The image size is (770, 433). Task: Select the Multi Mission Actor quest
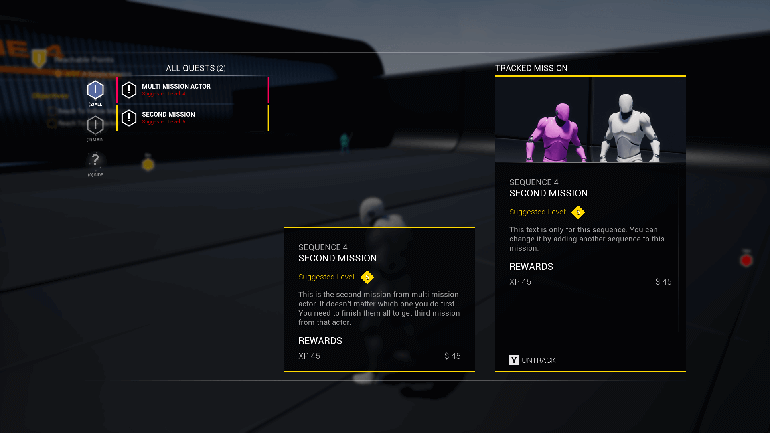click(x=192, y=90)
